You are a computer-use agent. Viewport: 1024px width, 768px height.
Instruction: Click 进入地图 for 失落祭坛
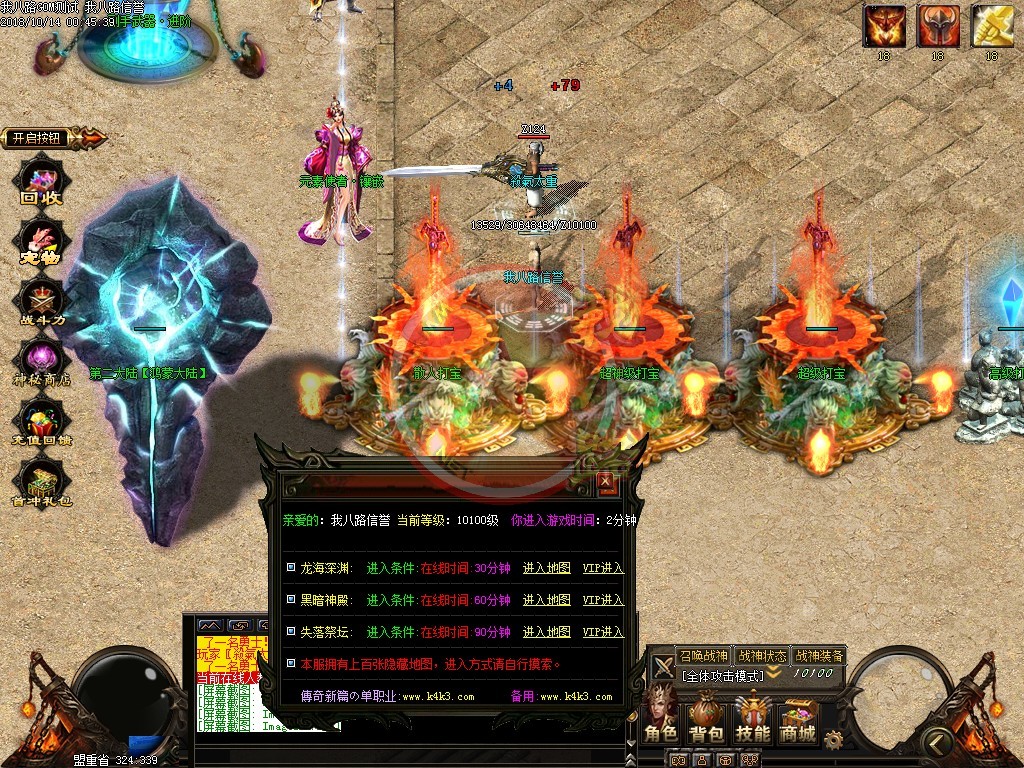click(546, 632)
